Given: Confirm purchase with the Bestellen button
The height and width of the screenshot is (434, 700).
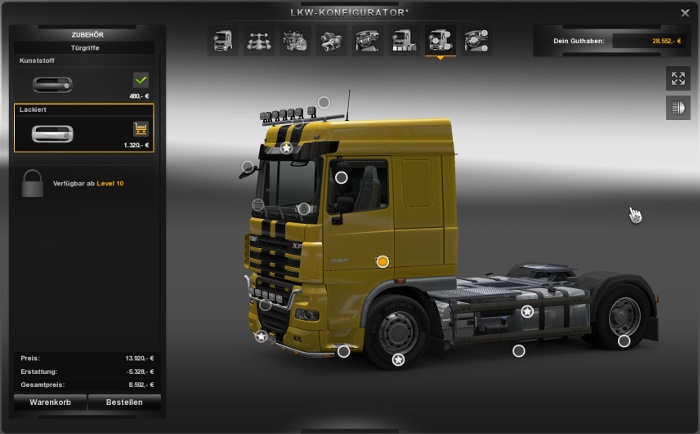Looking at the screenshot, I should tap(125, 402).
